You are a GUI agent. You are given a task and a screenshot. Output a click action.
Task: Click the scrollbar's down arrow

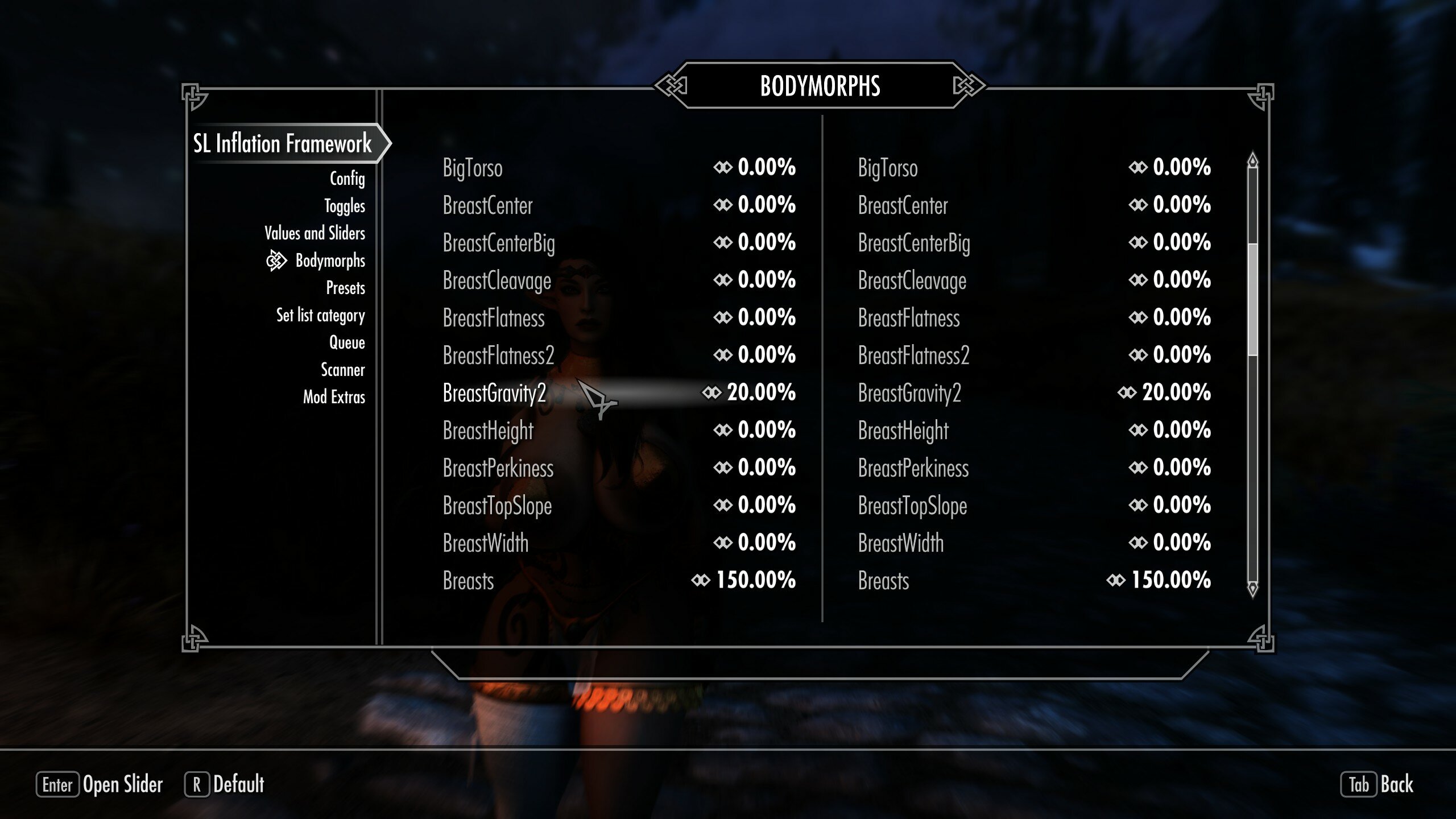click(x=1252, y=588)
